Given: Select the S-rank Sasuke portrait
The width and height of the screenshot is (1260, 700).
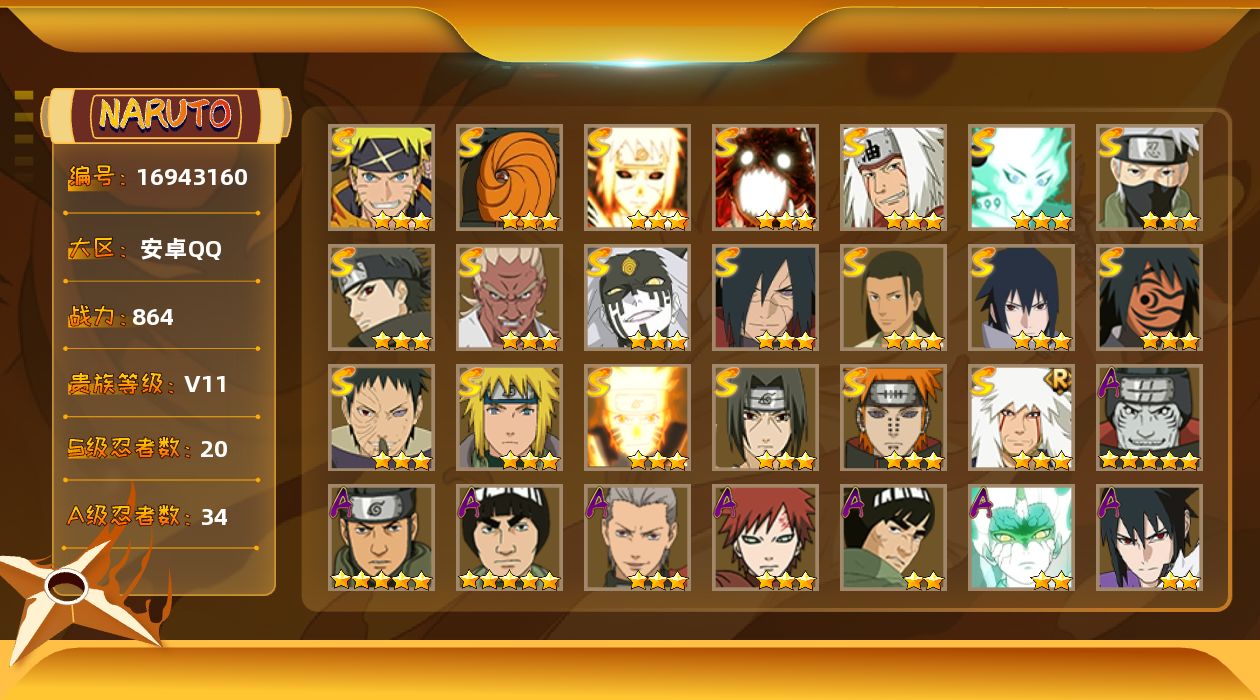Looking at the screenshot, I should (x=1021, y=298).
